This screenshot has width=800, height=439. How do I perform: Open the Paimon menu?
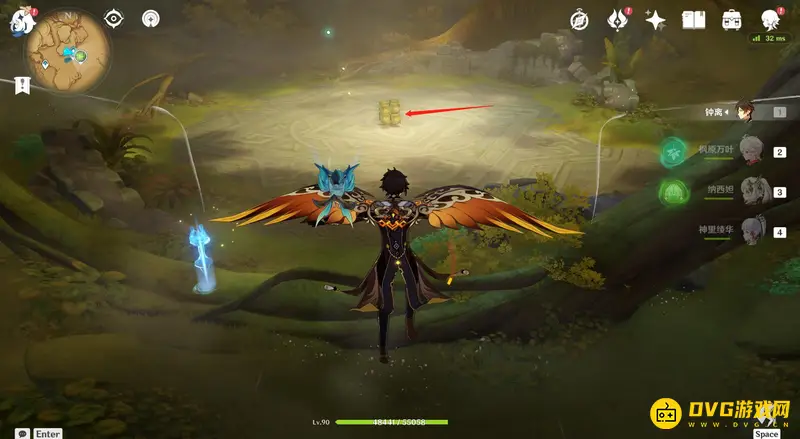(20, 20)
